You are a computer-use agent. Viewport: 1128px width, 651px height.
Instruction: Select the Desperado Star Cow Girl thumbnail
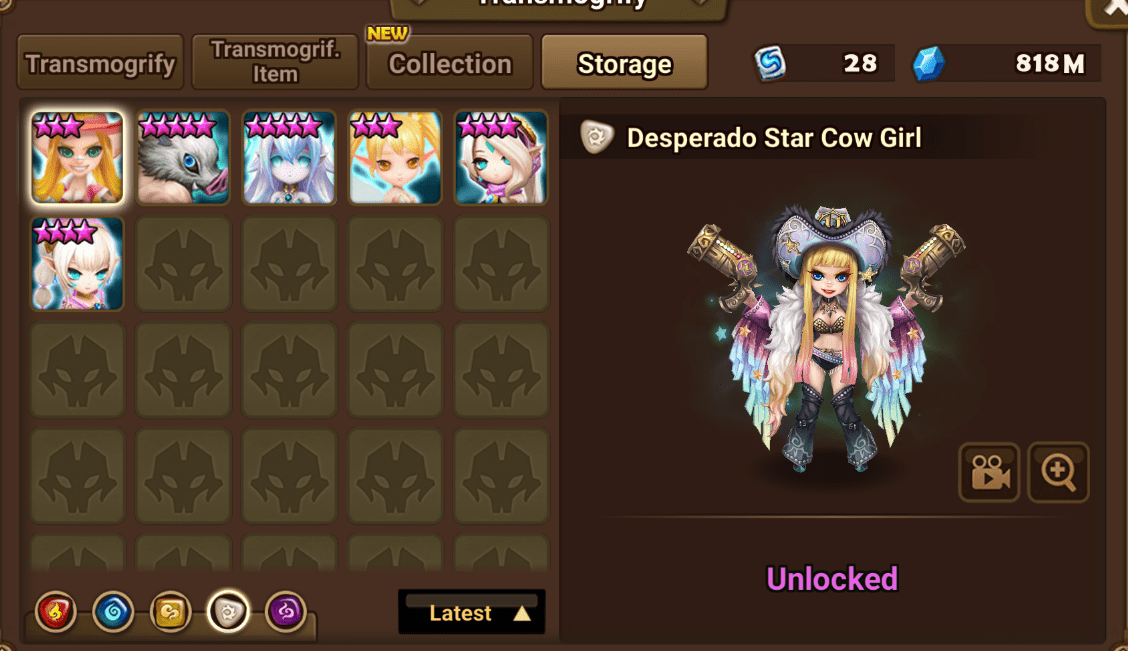click(77, 157)
